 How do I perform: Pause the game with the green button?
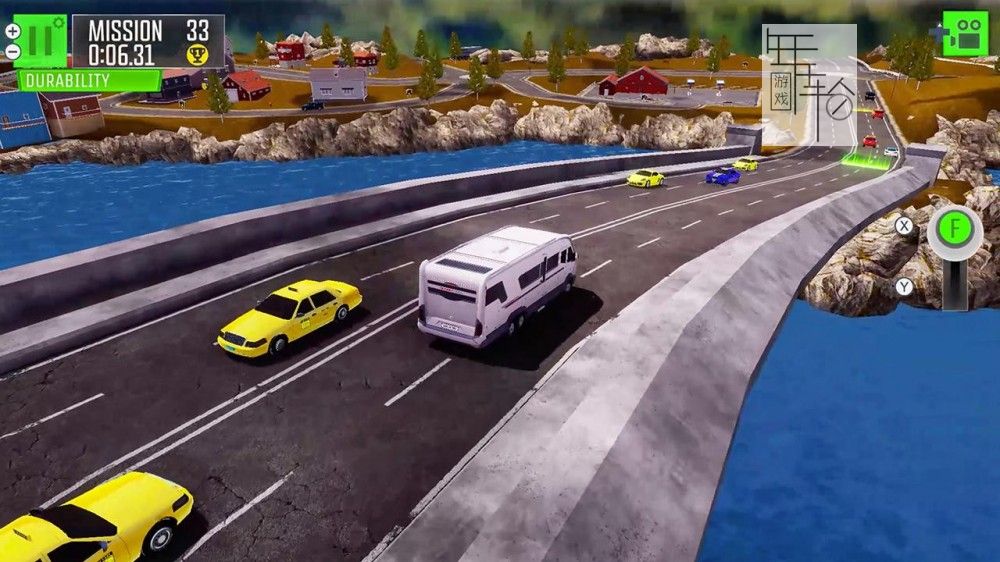(40, 39)
